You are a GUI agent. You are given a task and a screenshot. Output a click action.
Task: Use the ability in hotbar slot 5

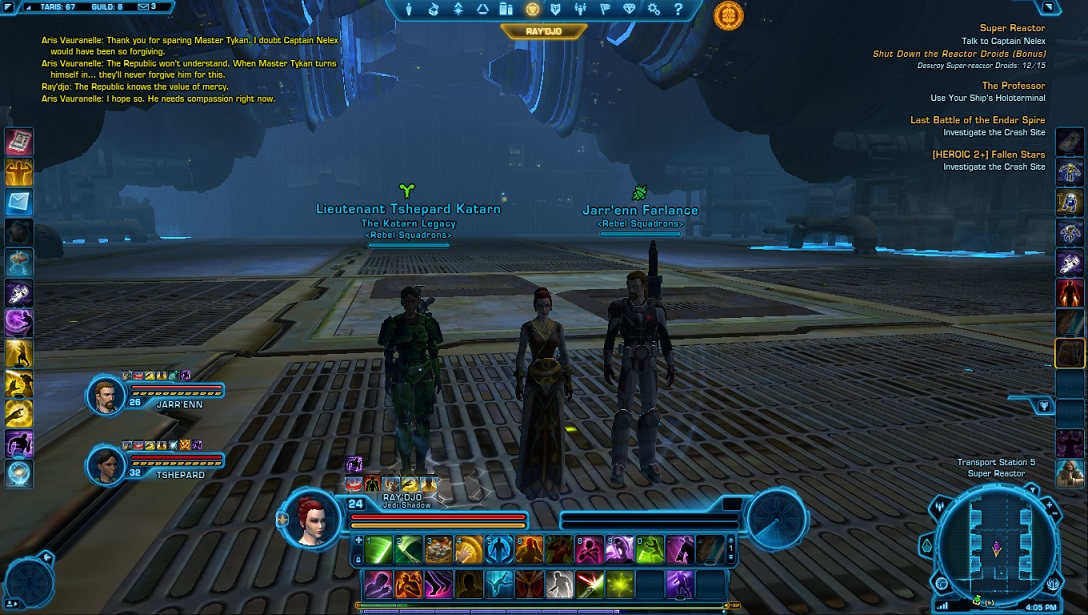[499, 550]
